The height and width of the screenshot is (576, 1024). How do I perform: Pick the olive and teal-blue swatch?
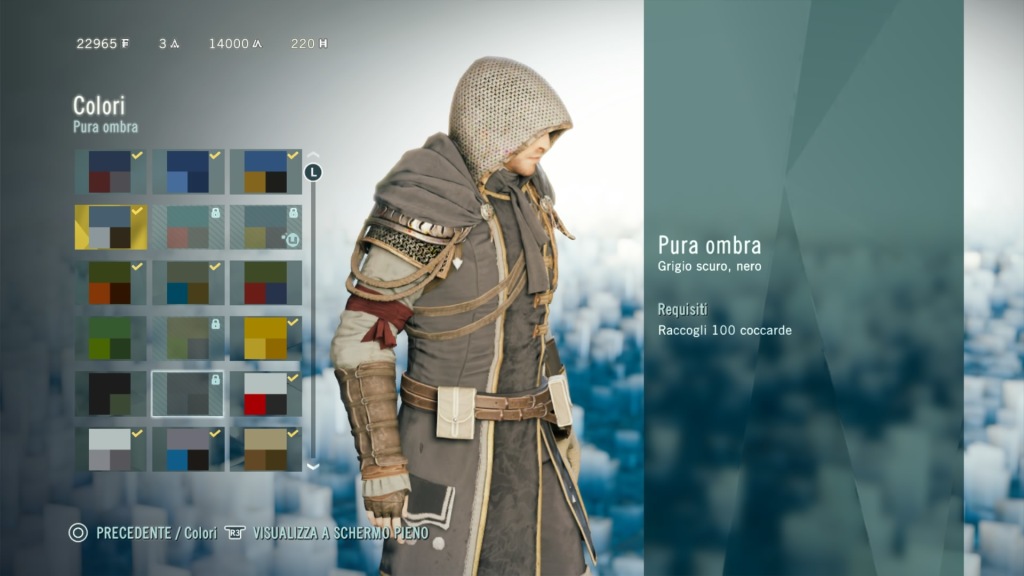(x=188, y=283)
